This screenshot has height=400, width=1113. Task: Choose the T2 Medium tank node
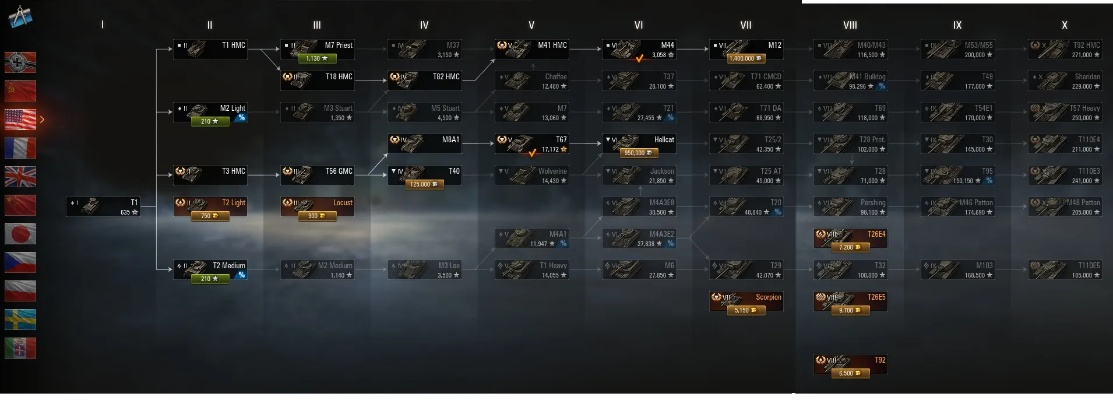click(210, 266)
